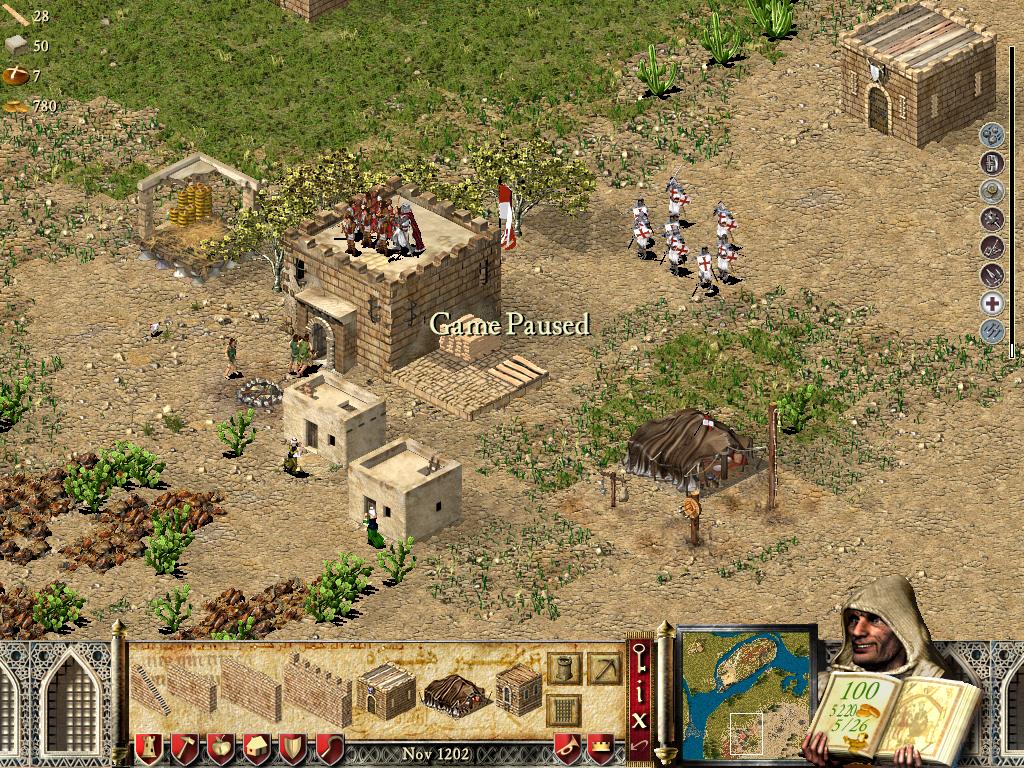This screenshot has width=1024, height=768.
Task: Switch to the apple farm shield tab
Action: [x=220, y=749]
